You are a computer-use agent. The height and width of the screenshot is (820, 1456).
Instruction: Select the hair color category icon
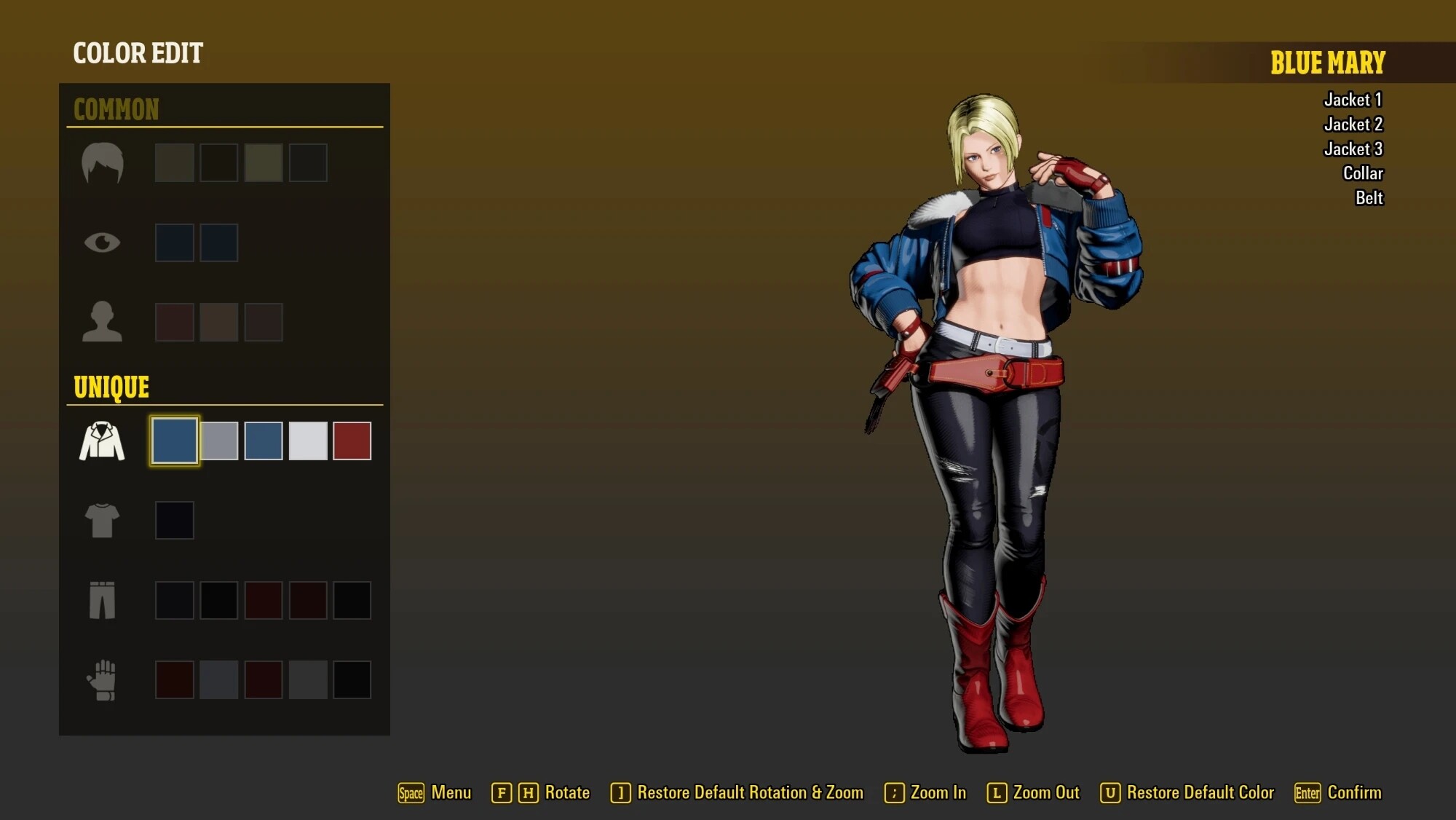102,162
